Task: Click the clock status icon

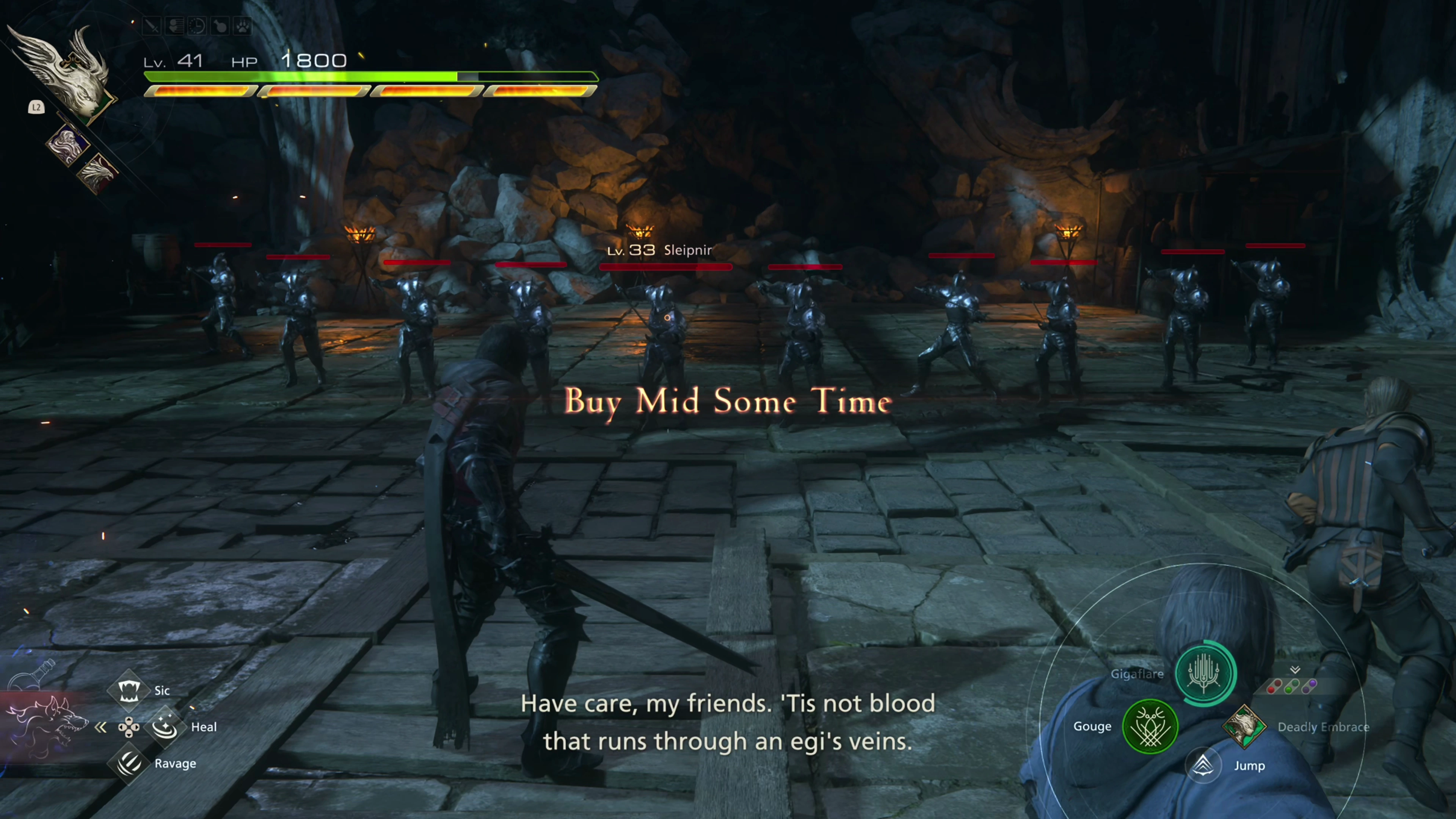Action: [197, 26]
